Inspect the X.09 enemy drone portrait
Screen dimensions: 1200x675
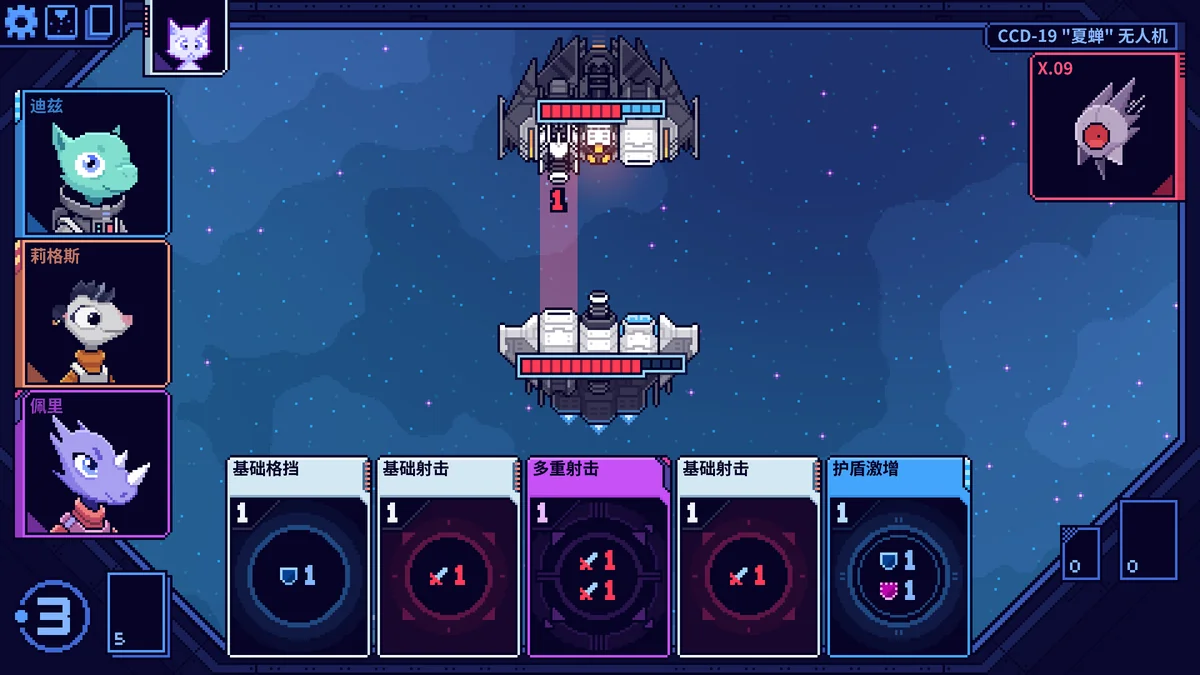(x=1102, y=127)
